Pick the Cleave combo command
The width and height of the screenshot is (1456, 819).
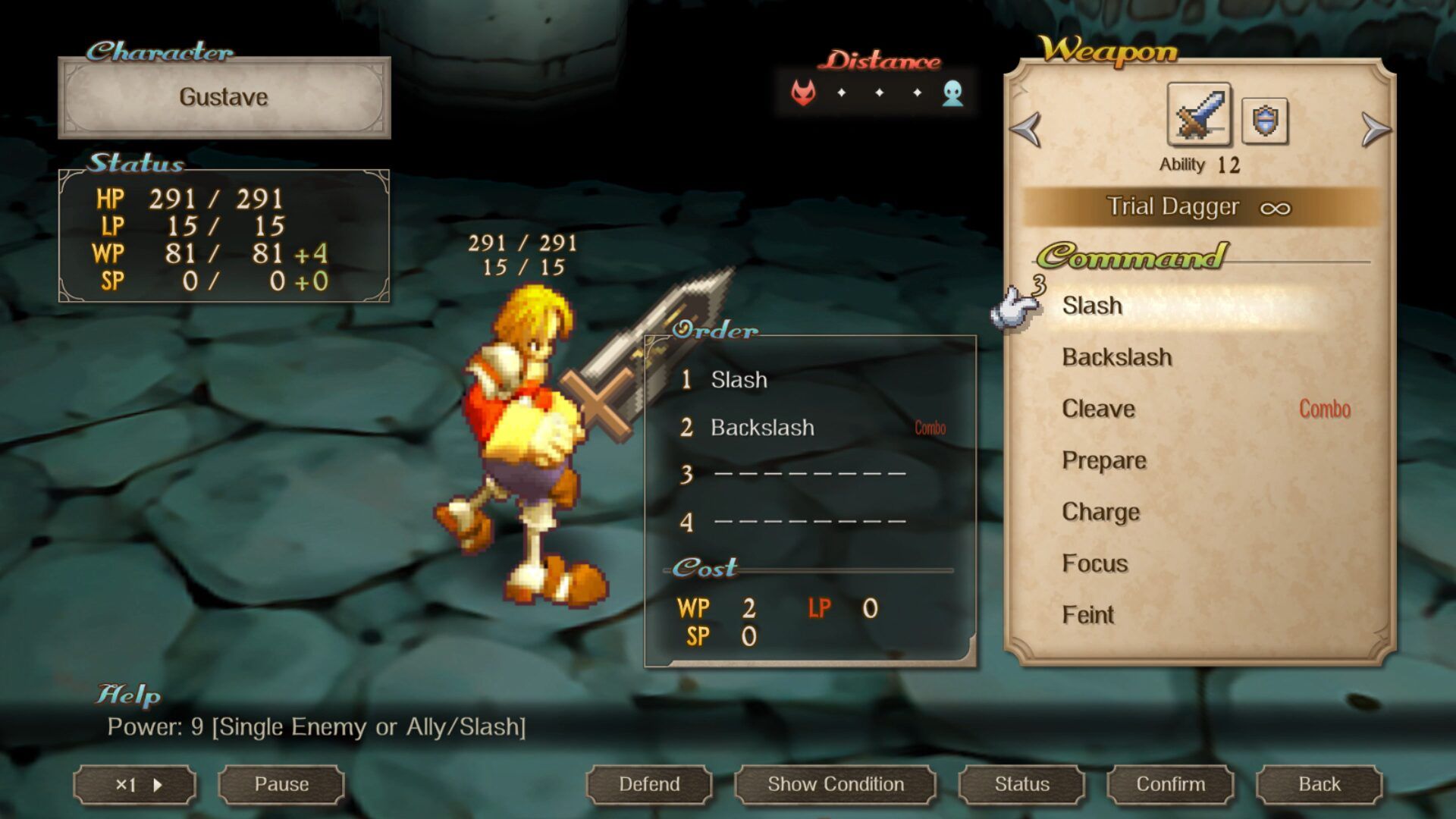[1099, 409]
